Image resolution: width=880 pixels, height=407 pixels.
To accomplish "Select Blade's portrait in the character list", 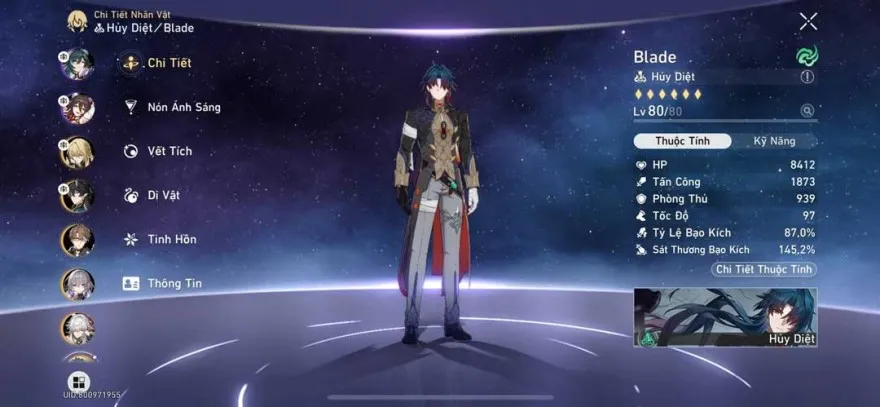I will click(77, 63).
